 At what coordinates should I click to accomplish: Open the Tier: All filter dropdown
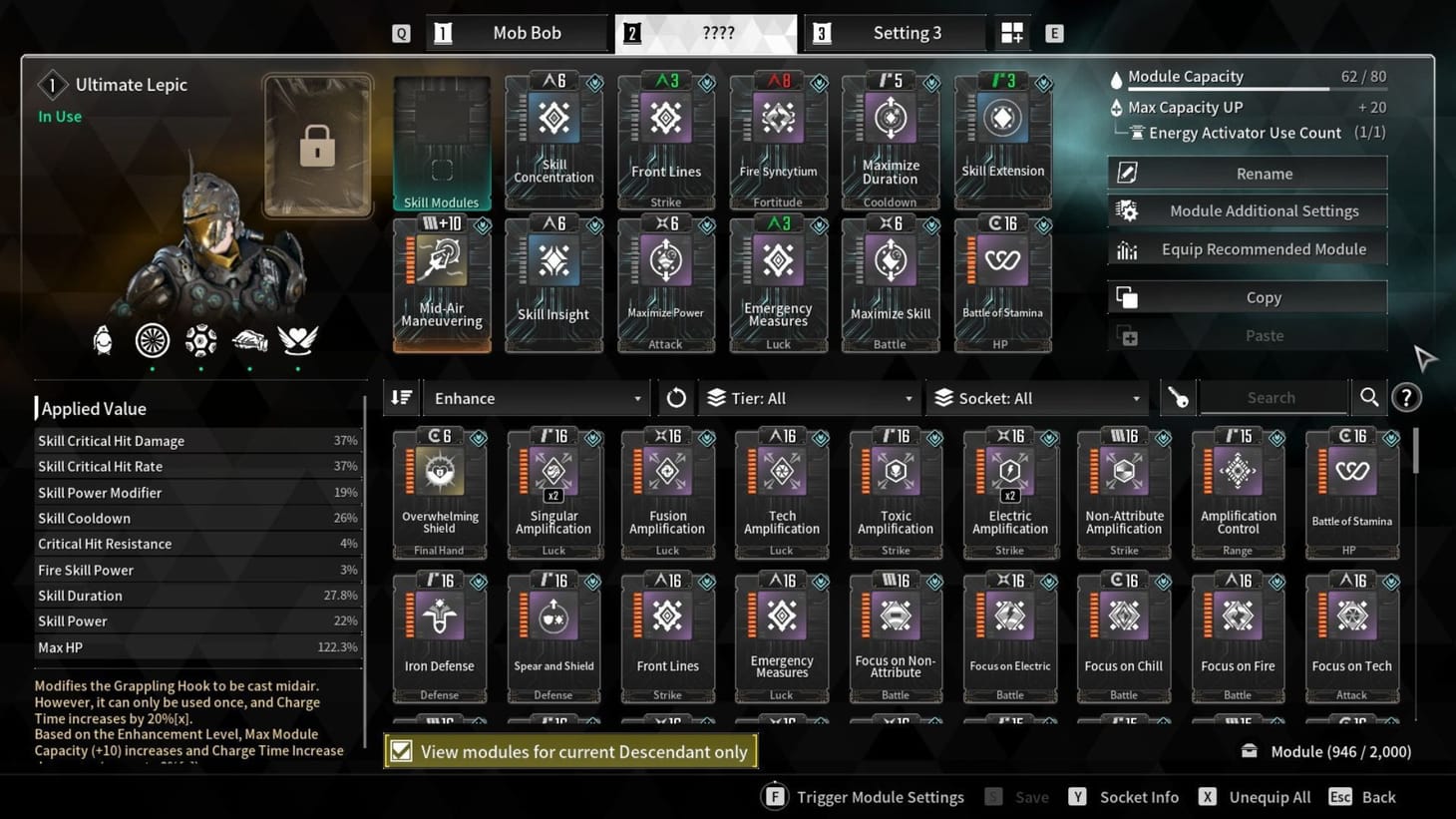[808, 397]
